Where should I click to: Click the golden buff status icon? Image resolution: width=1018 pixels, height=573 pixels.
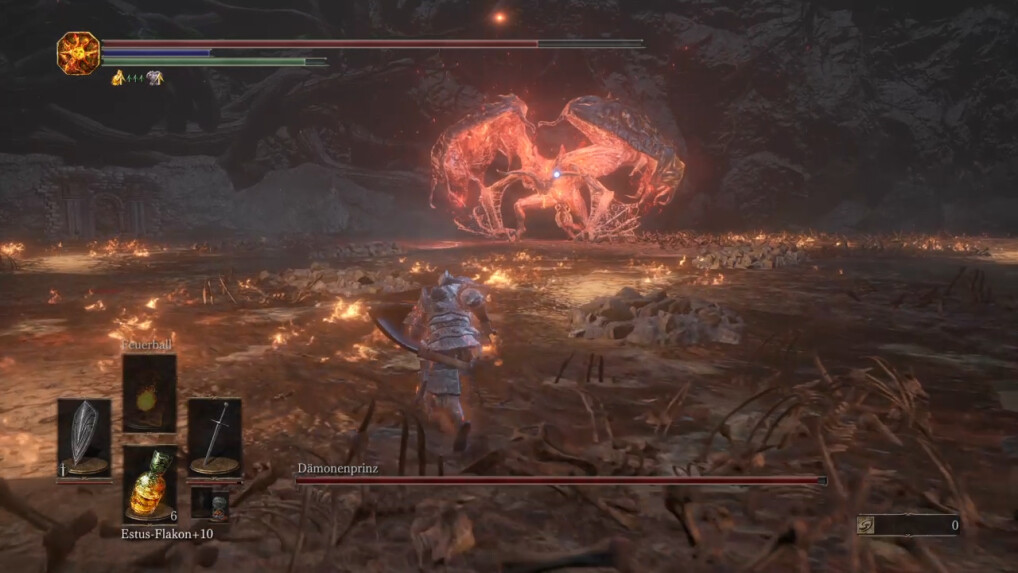(x=118, y=77)
